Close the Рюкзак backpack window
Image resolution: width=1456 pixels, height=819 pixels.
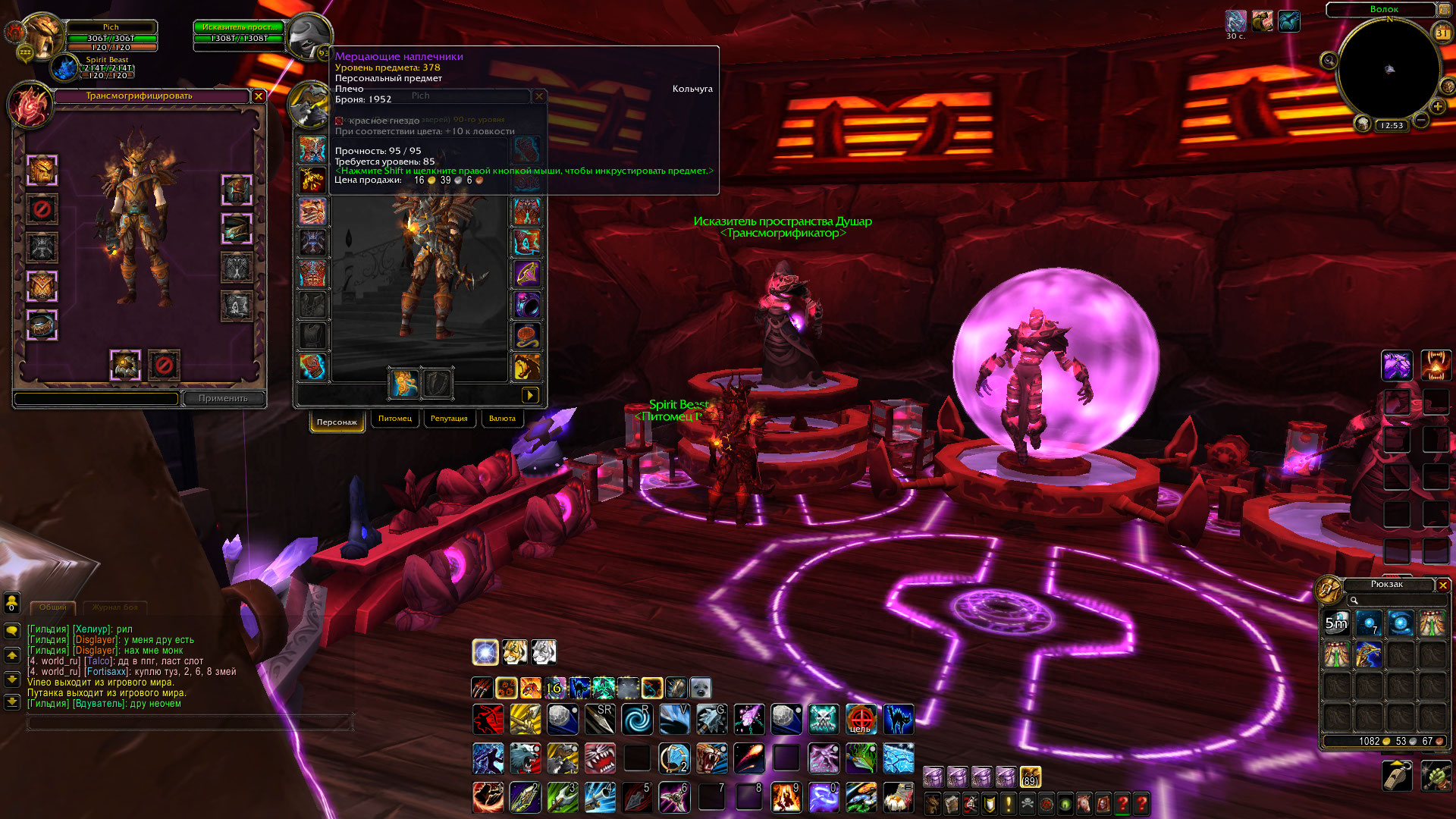tap(1443, 585)
